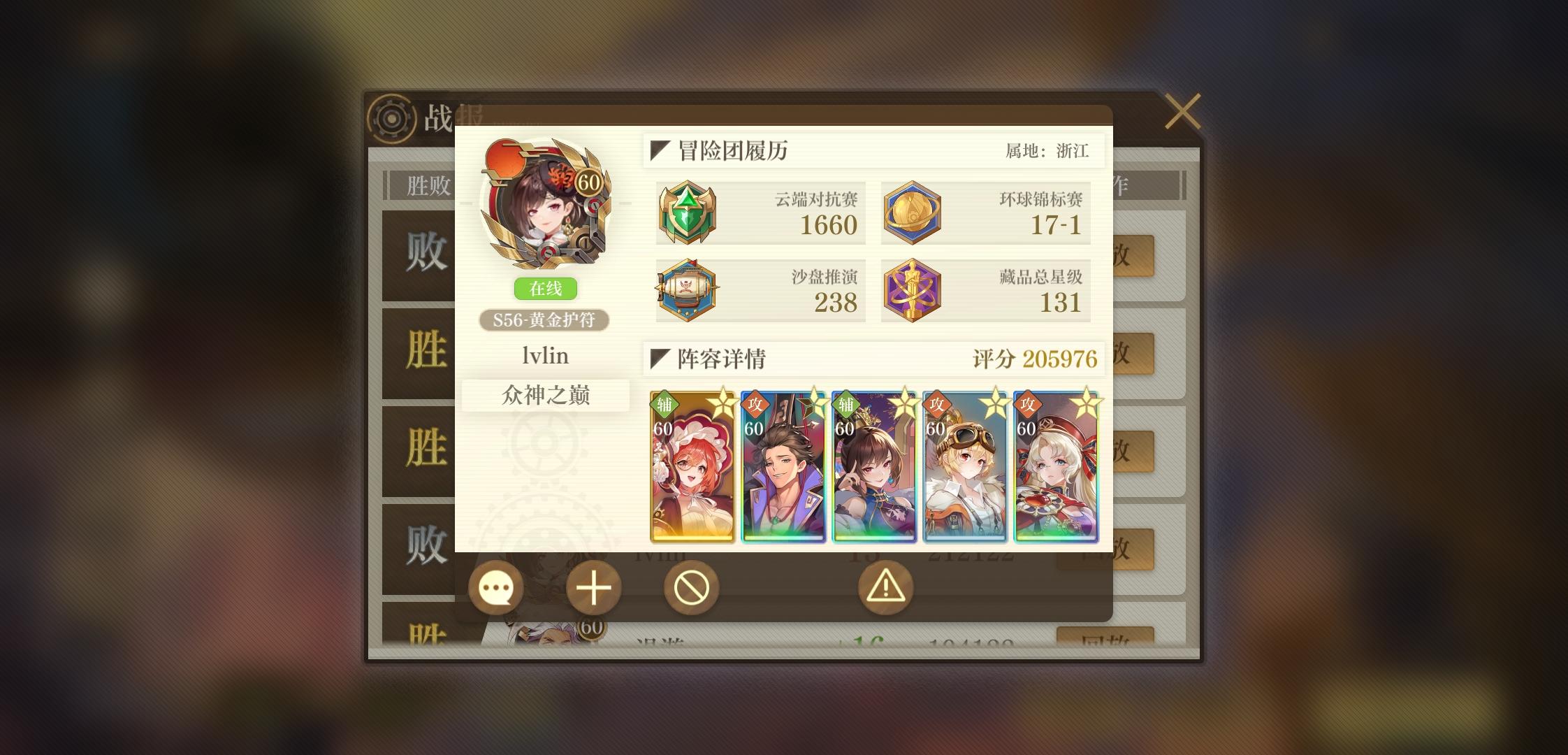Open the chat message icon to message lvlin

pos(497,588)
